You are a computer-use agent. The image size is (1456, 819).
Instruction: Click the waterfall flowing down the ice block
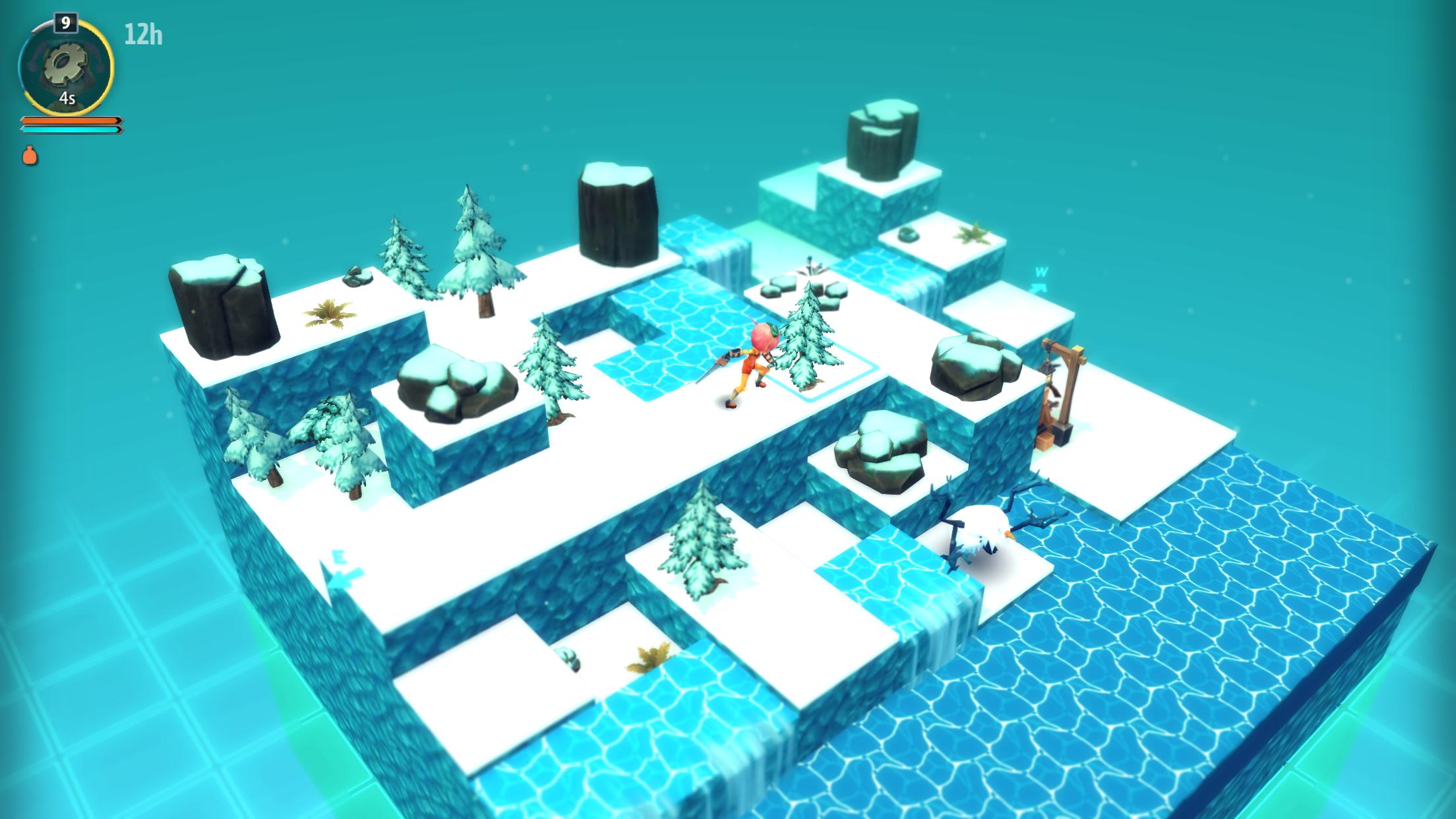[x=727, y=267]
